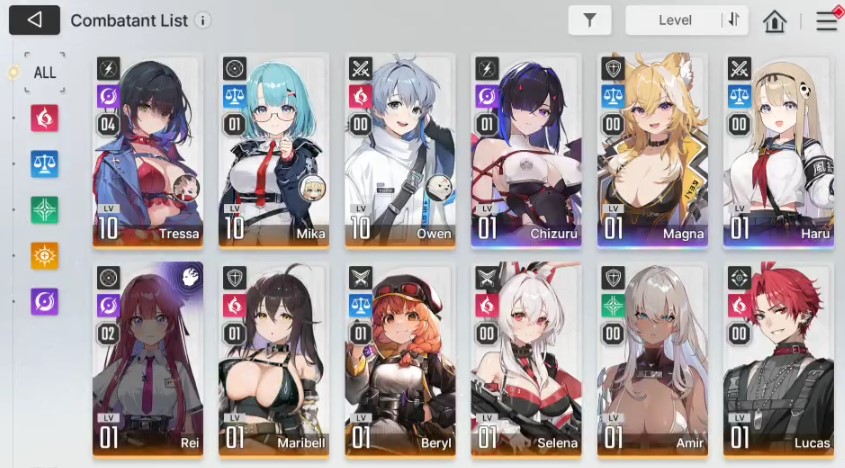Image resolution: width=845 pixels, height=468 pixels.
Task: Choose the Lucas combatant card
Action: point(778,360)
